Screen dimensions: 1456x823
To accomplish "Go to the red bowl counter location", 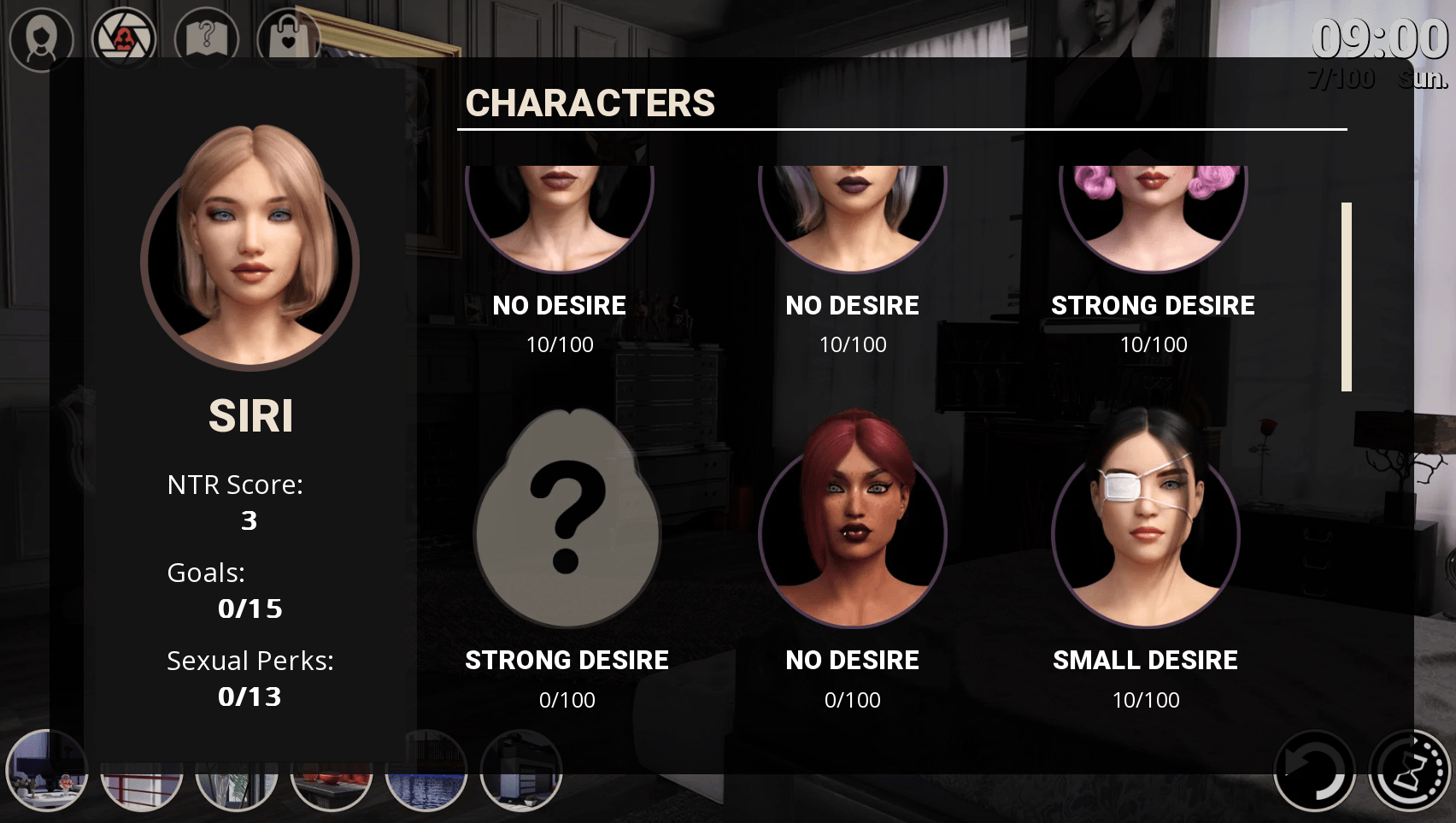I will point(332,791).
